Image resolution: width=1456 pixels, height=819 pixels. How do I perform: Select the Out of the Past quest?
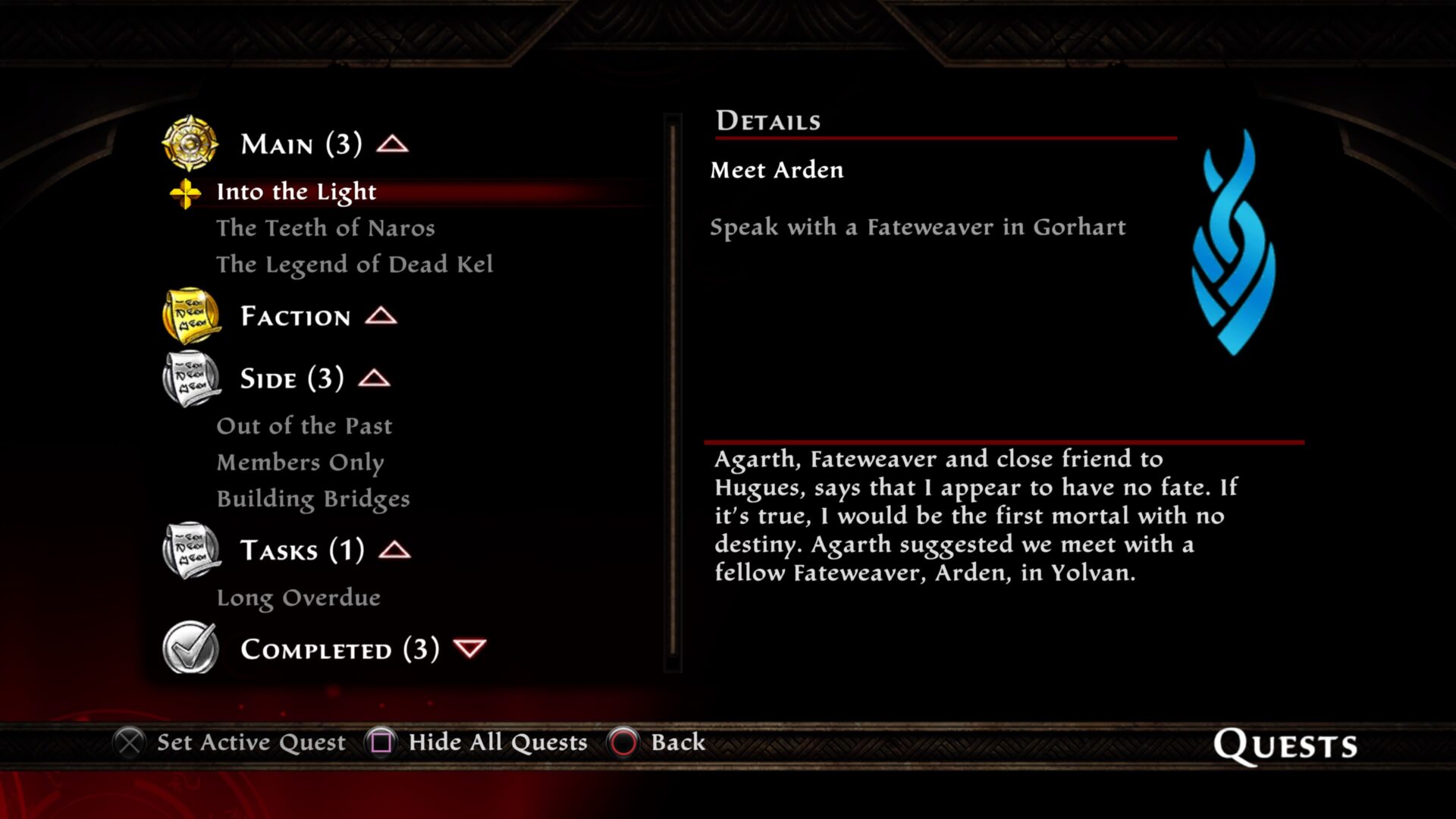coord(304,426)
